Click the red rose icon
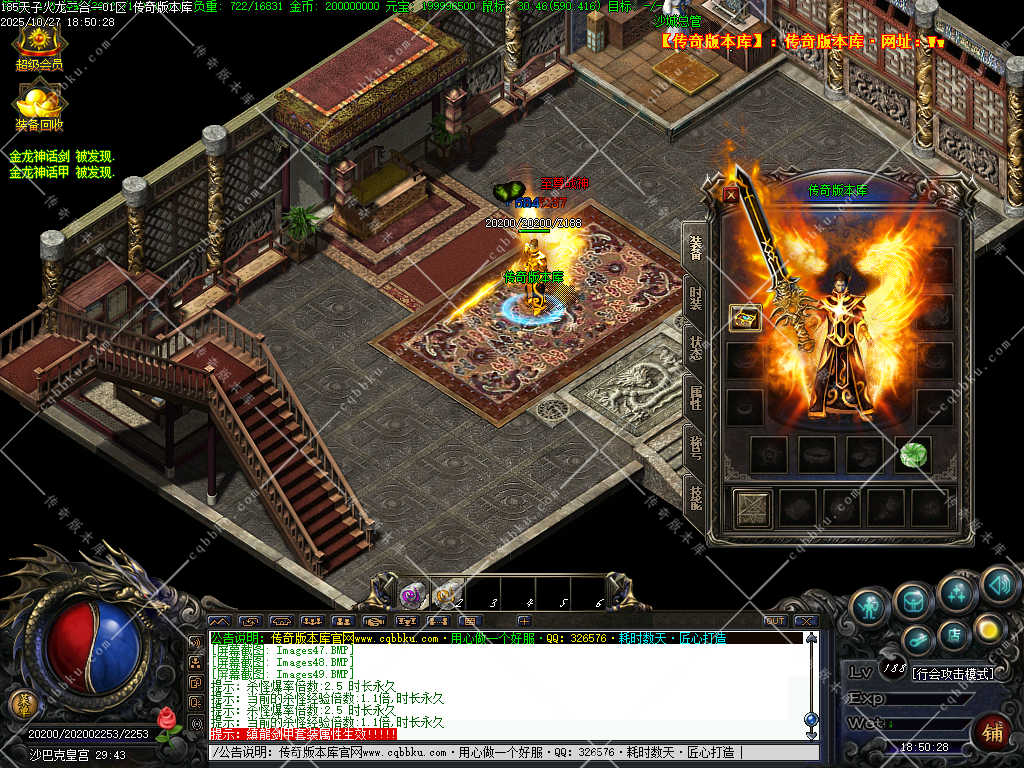 coord(168,720)
